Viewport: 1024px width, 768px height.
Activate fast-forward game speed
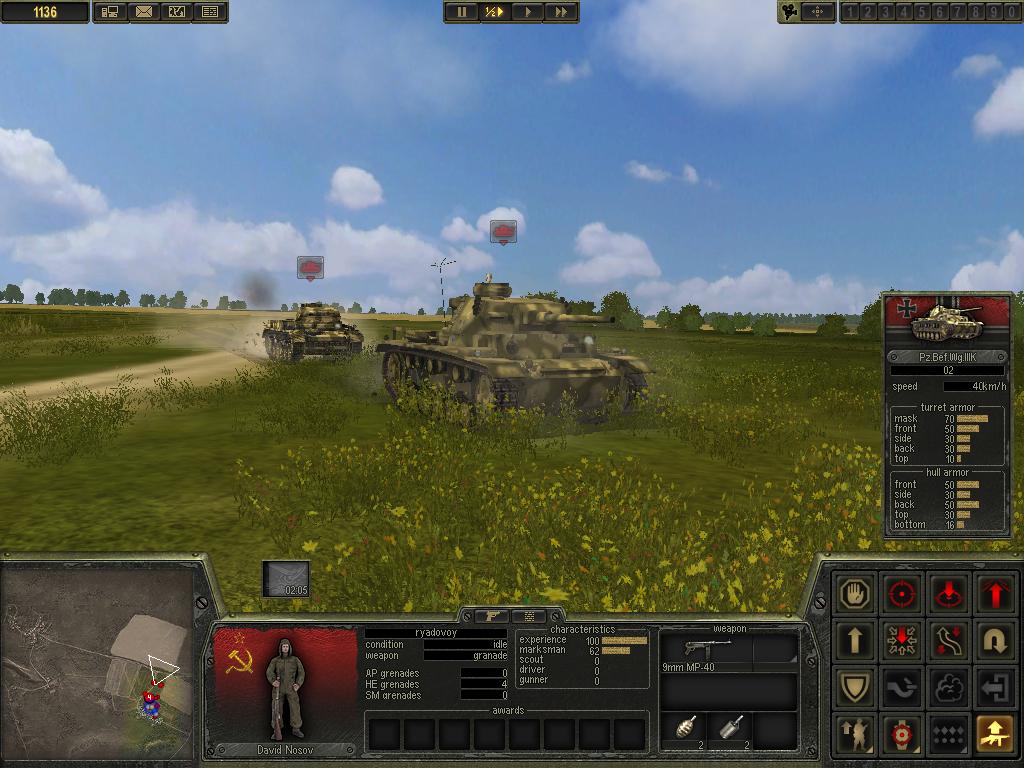coord(561,12)
